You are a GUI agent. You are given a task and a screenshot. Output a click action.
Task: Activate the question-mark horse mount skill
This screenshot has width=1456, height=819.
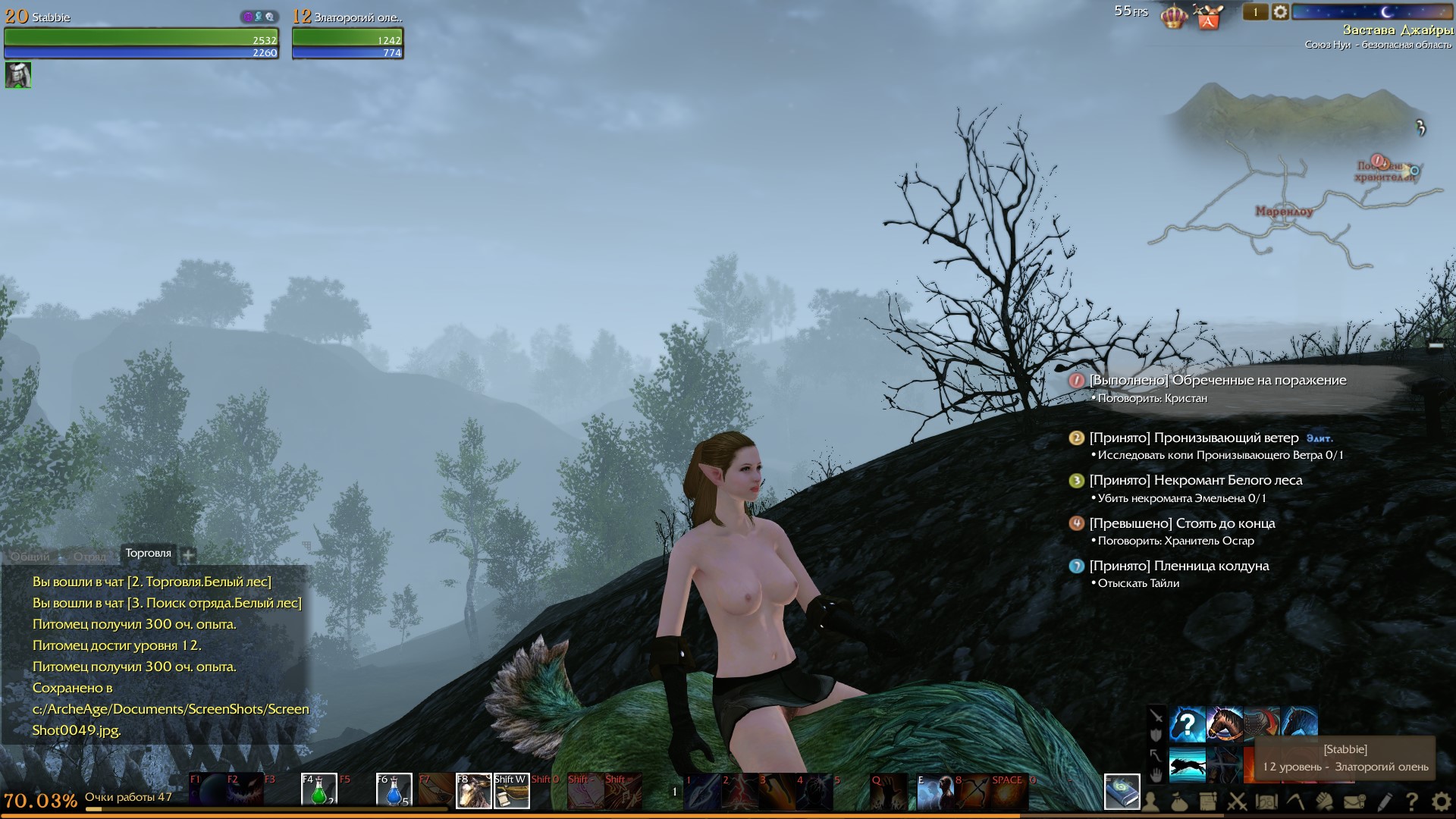tap(1188, 724)
